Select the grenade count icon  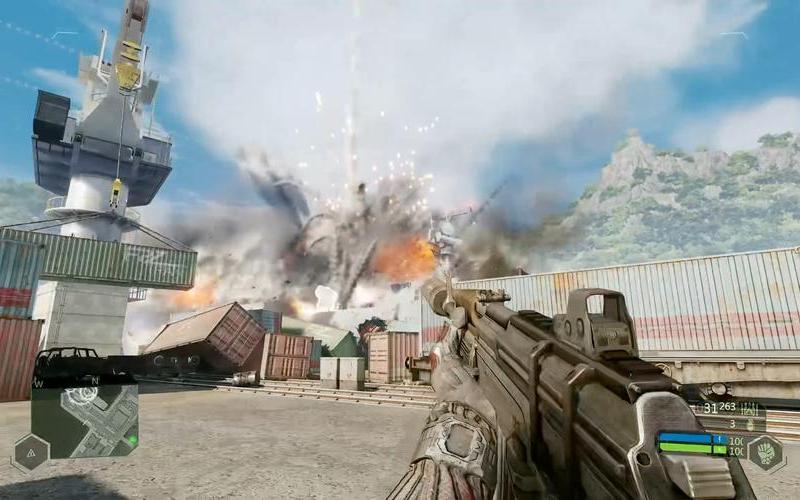(x=748, y=423)
